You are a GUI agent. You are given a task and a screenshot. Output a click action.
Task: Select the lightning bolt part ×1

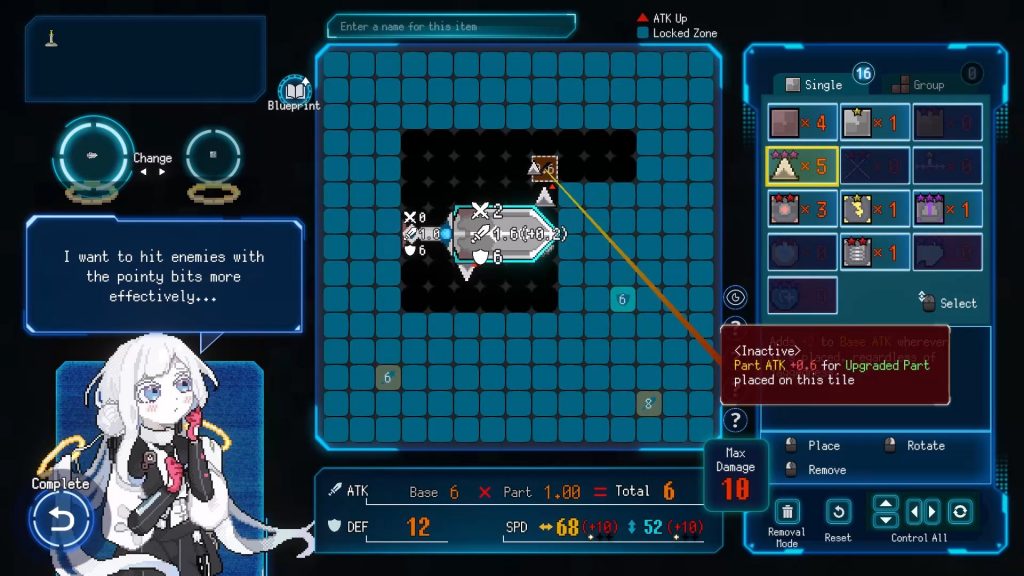pos(874,210)
